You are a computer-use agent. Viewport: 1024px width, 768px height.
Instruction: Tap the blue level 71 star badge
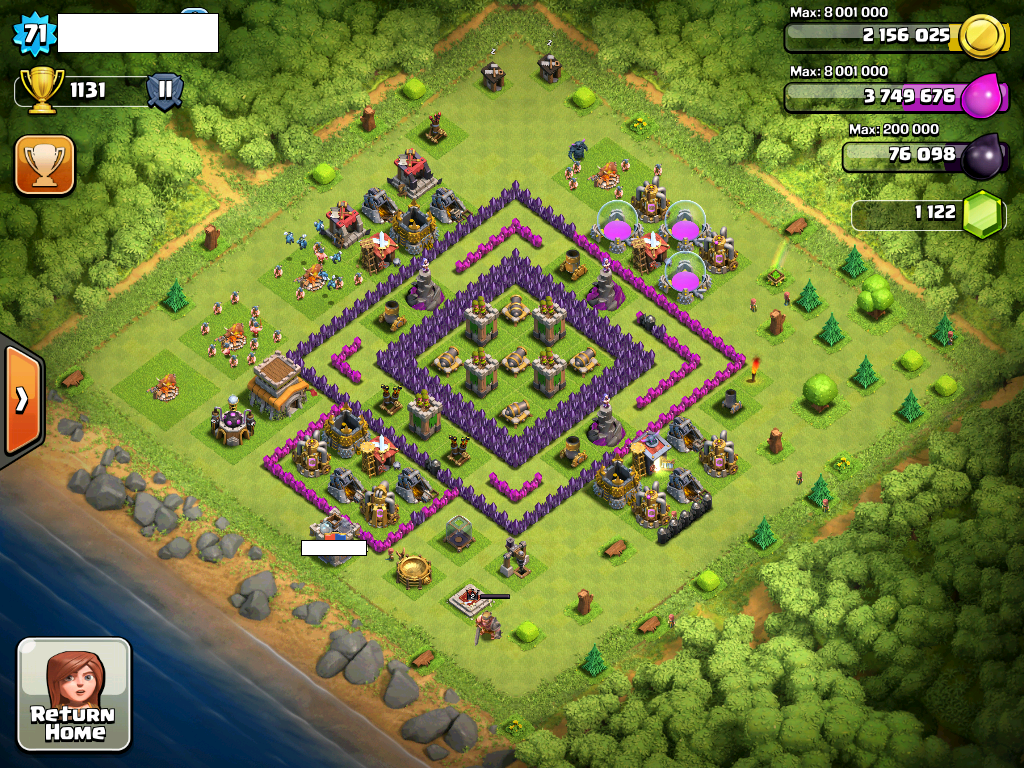pyautogui.click(x=34, y=34)
